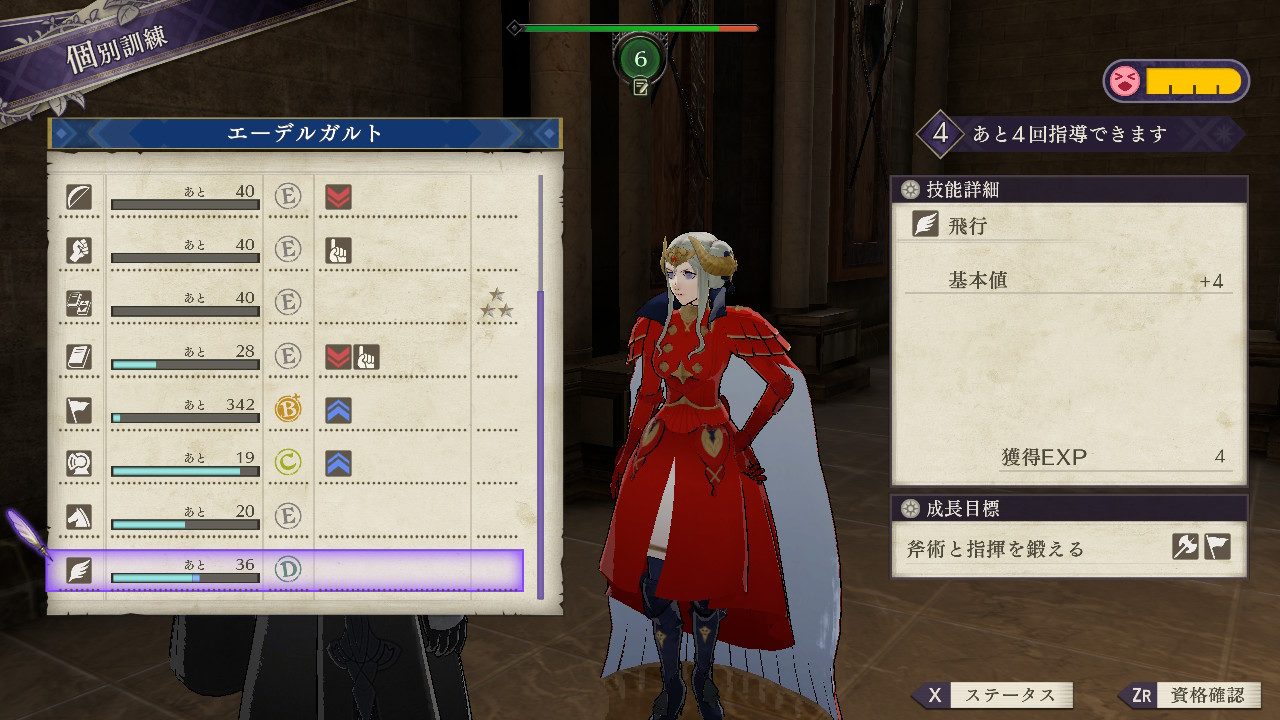Select the Authority flag skill row

point(285,409)
